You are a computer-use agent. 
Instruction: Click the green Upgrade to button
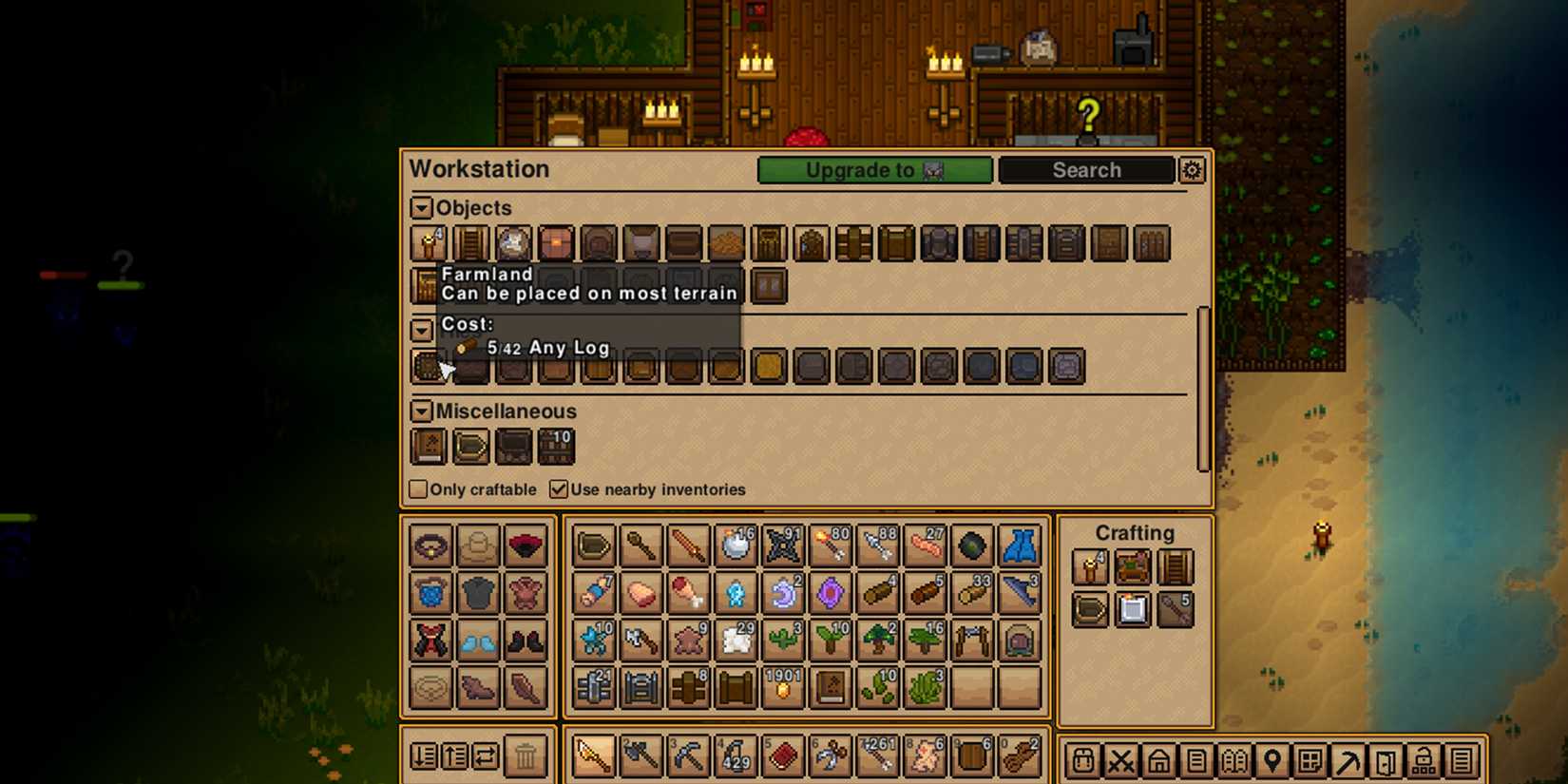click(x=873, y=170)
